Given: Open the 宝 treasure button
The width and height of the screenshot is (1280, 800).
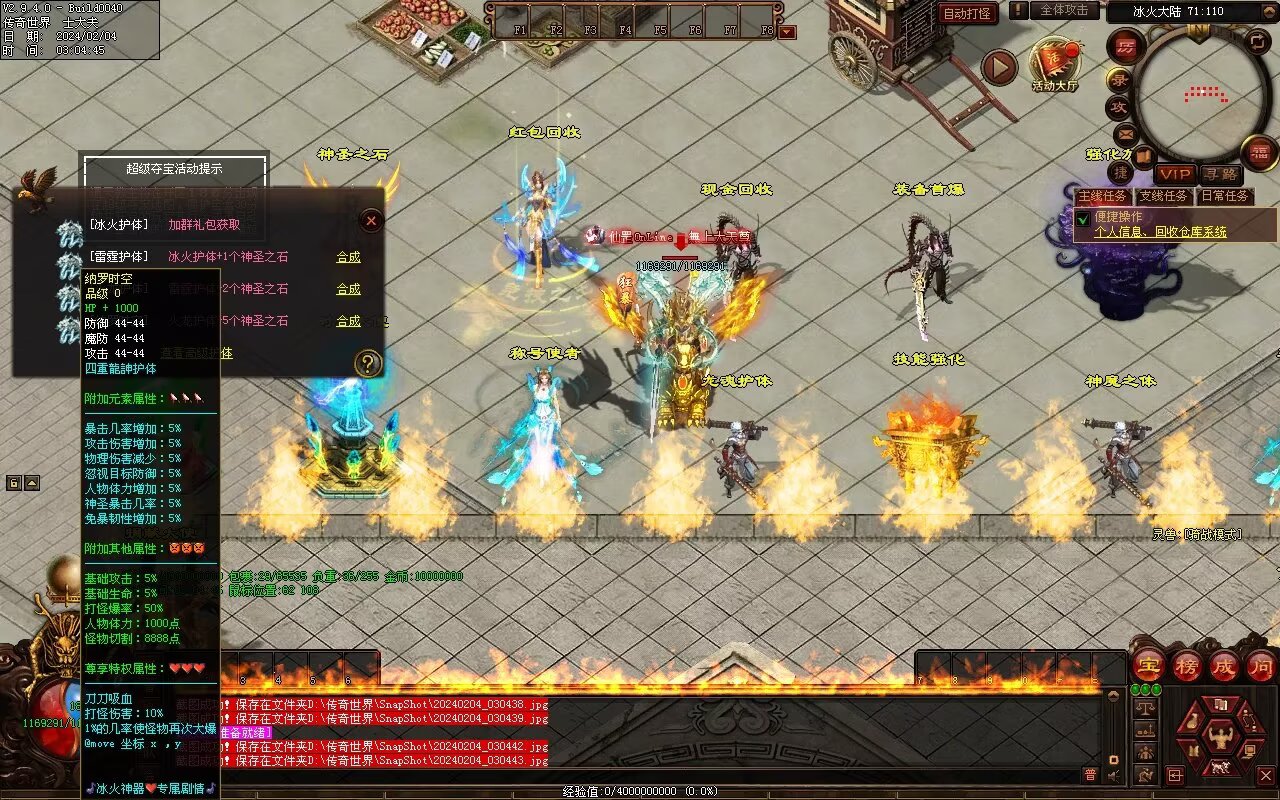Looking at the screenshot, I should coord(1149,665).
